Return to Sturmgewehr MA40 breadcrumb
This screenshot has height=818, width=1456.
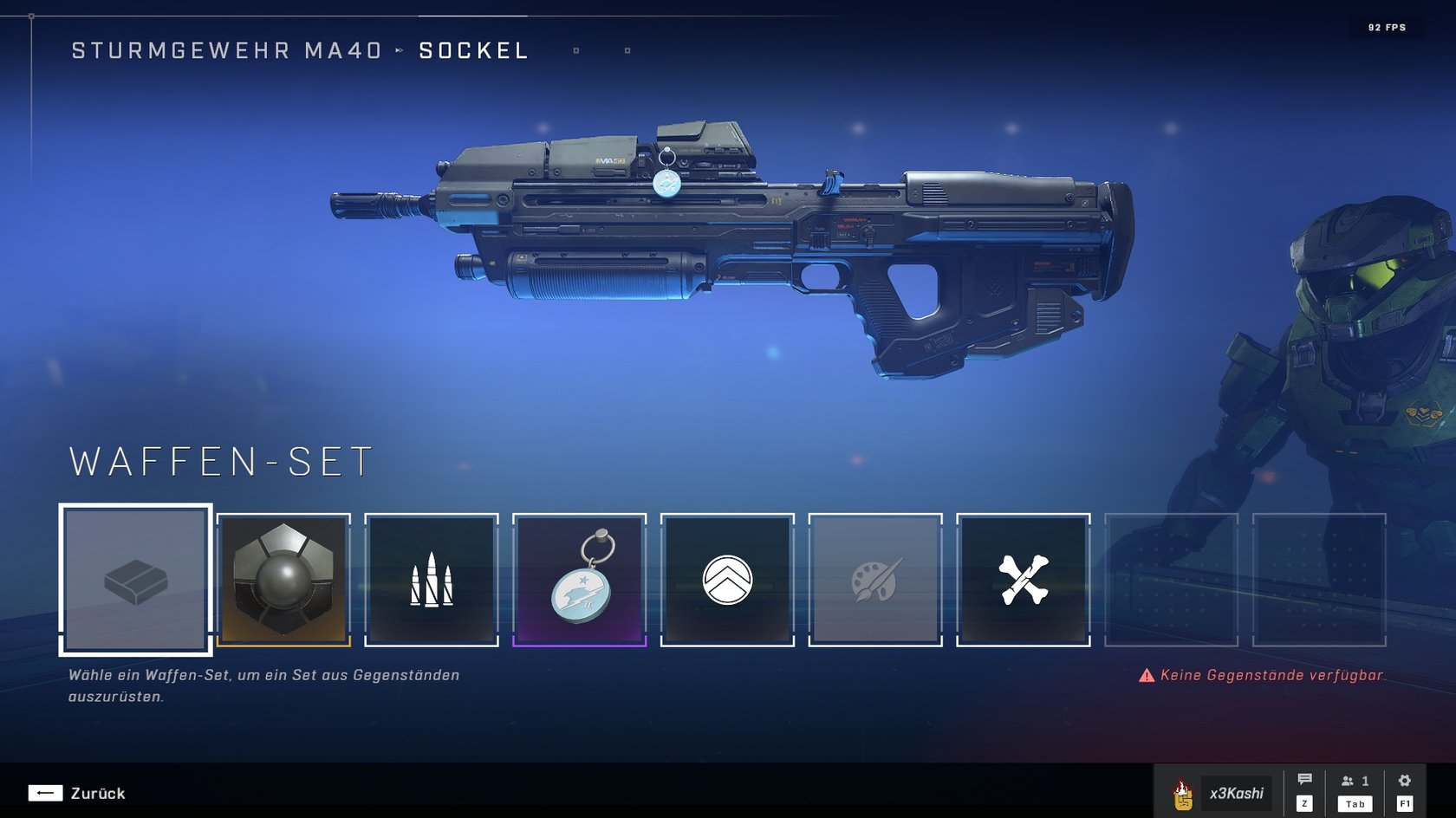click(226, 51)
